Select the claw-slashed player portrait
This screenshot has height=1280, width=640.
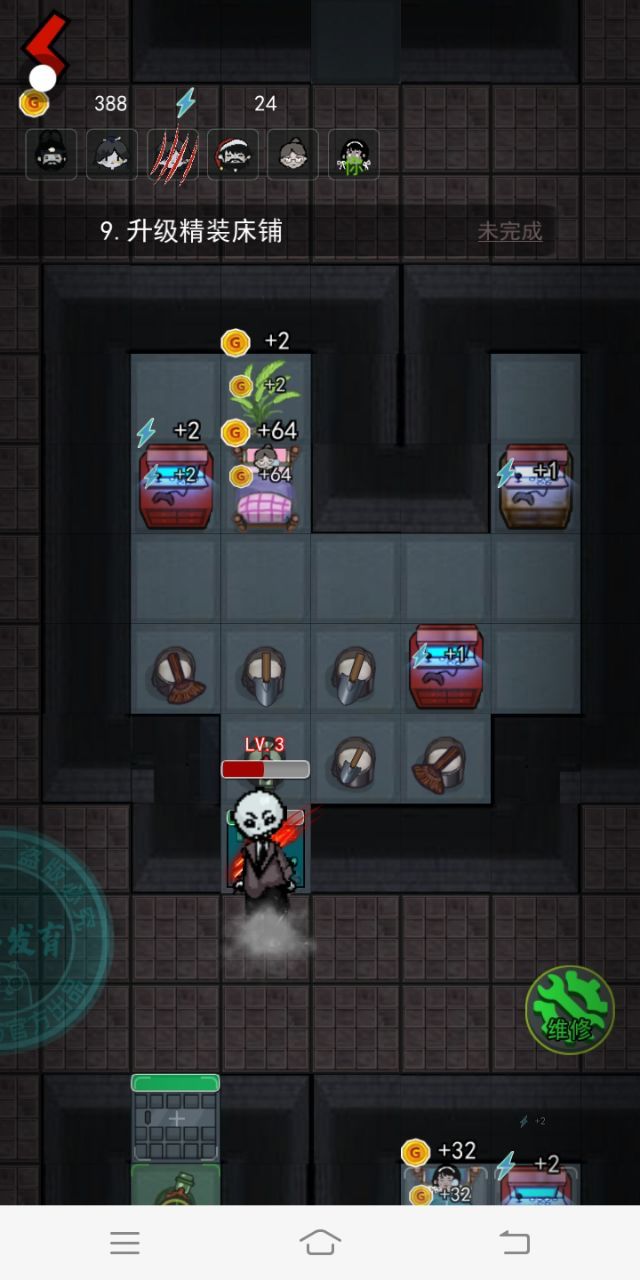[x=173, y=155]
